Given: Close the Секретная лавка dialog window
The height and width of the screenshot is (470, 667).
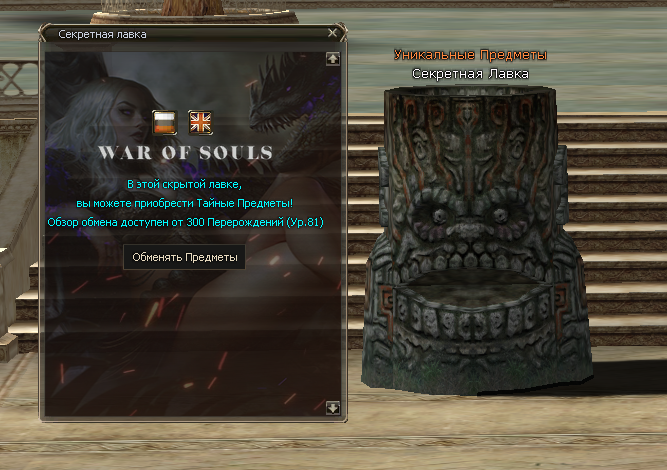Looking at the screenshot, I should pyautogui.click(x=332, y=33).
